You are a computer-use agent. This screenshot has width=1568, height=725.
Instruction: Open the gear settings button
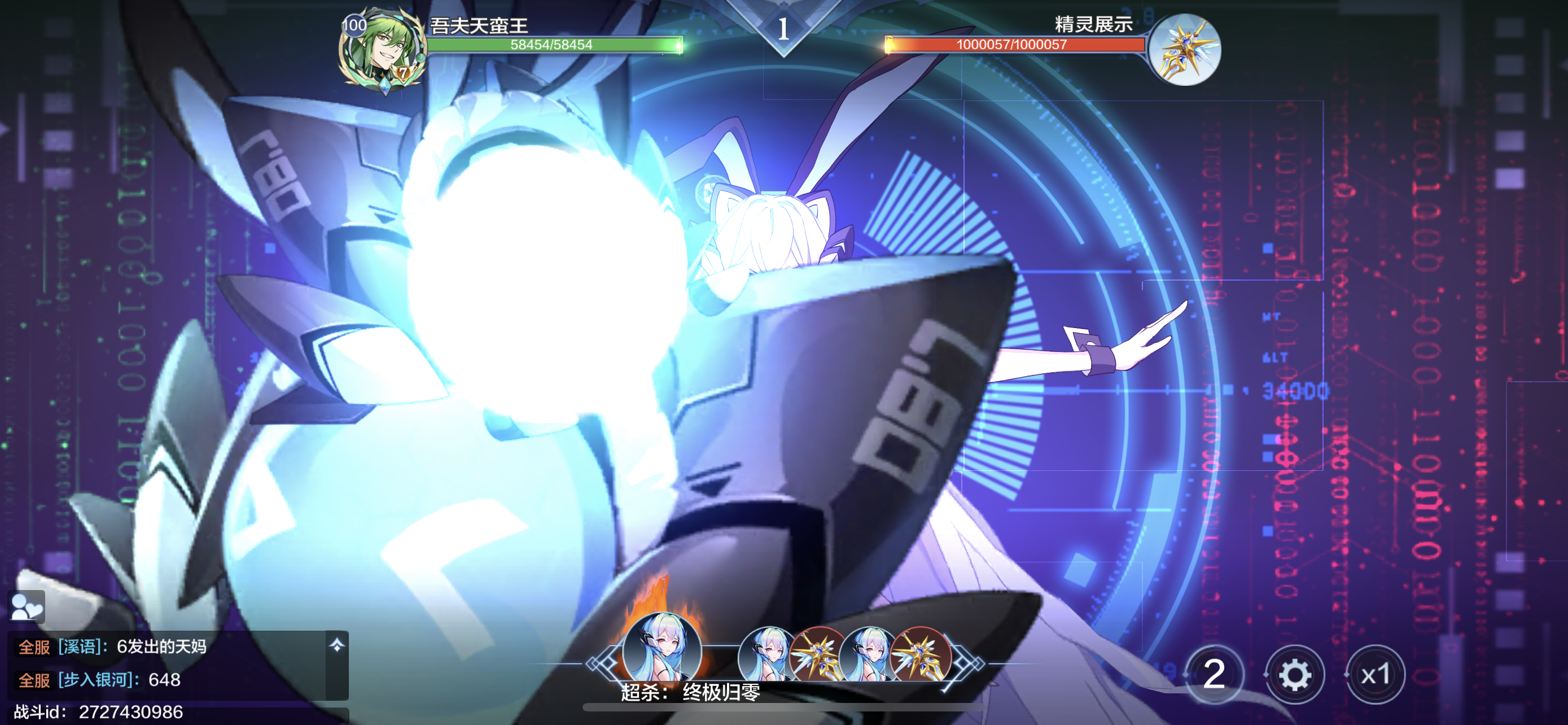[1294, 675]
